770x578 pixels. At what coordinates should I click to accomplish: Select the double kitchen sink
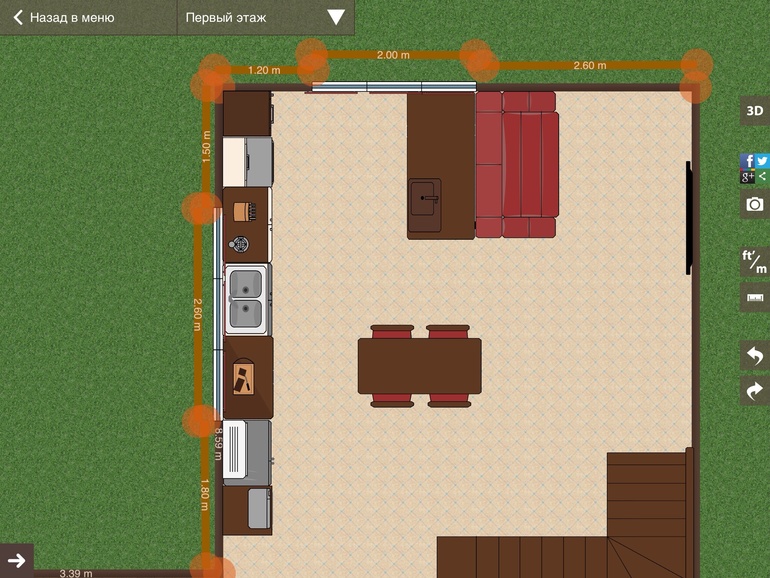[246, 299]
